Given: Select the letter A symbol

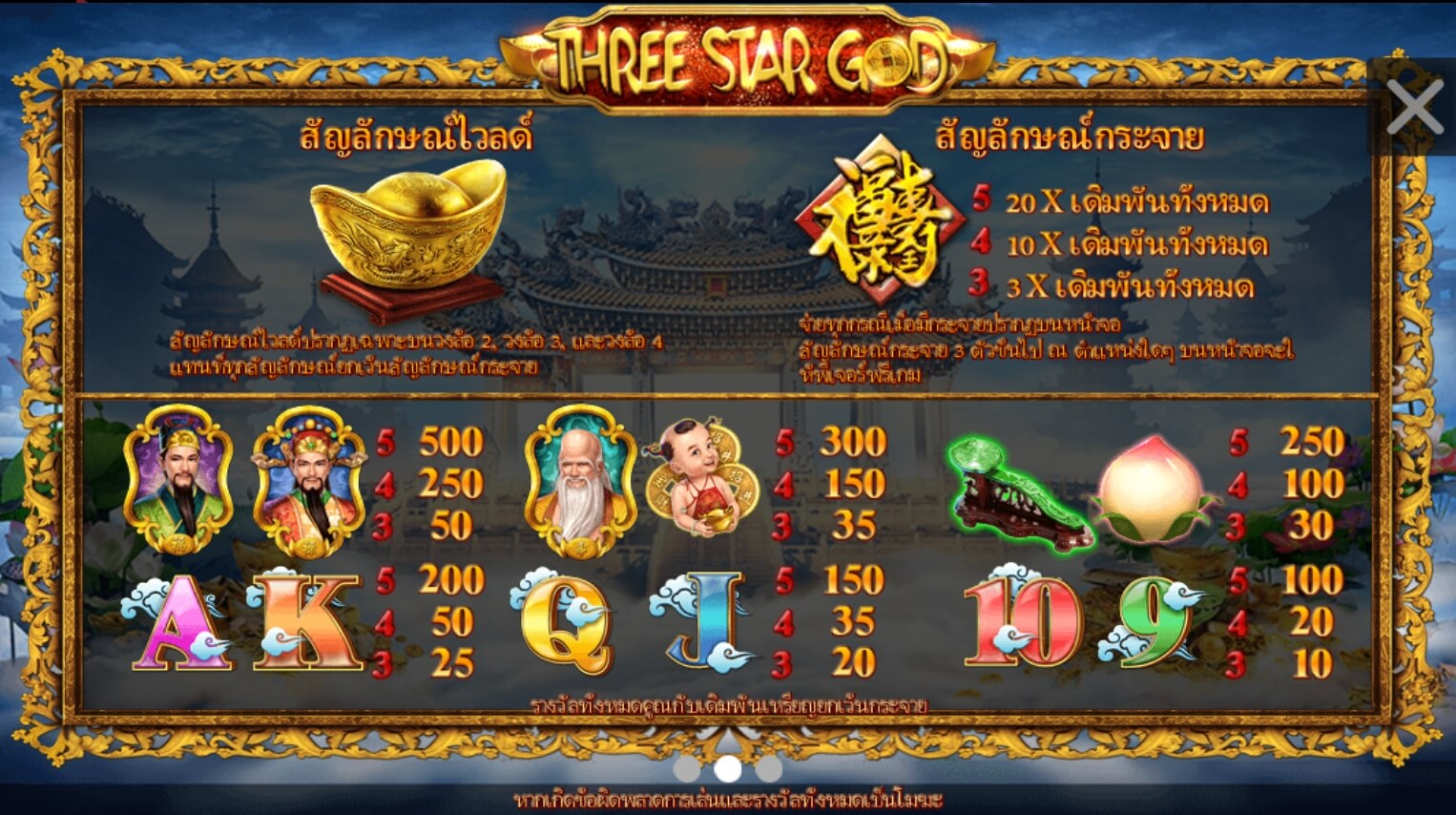Looking at the screenshot, I should pyautogui.click(x=177, y=620).
